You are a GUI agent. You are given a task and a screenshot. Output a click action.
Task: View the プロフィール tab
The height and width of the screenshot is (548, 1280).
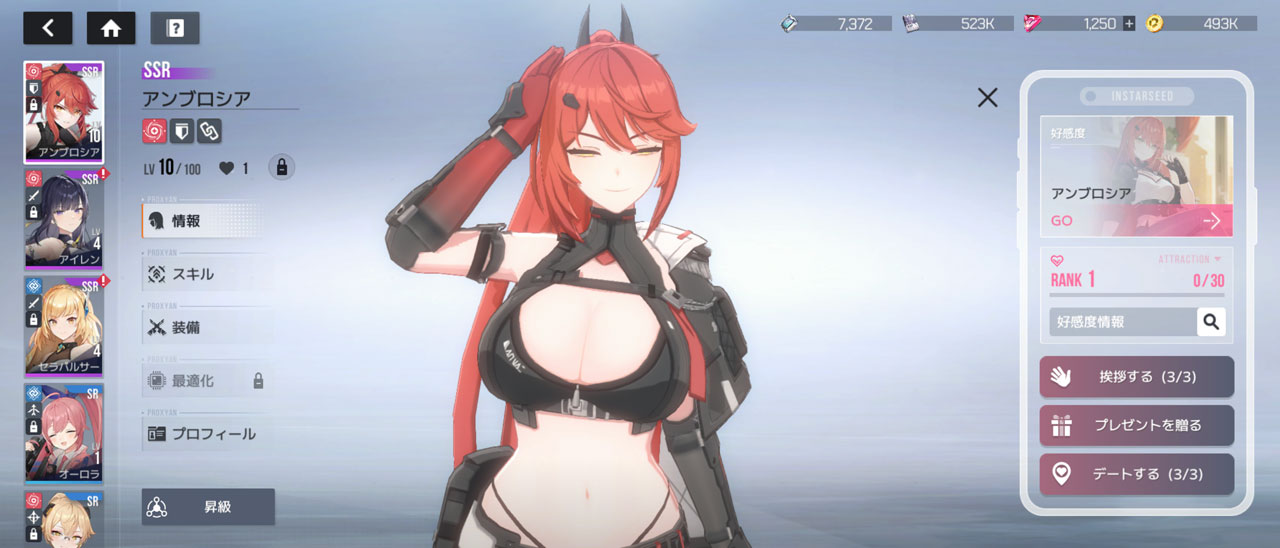coord(205,434)
